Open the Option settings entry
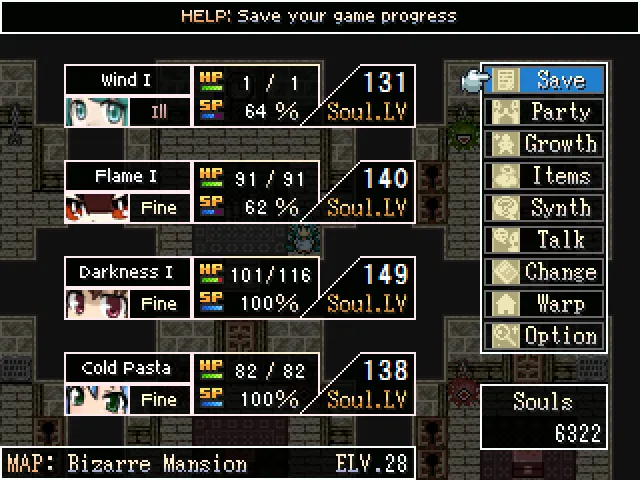The image size is (640, 480). click(x=547, y=336)
